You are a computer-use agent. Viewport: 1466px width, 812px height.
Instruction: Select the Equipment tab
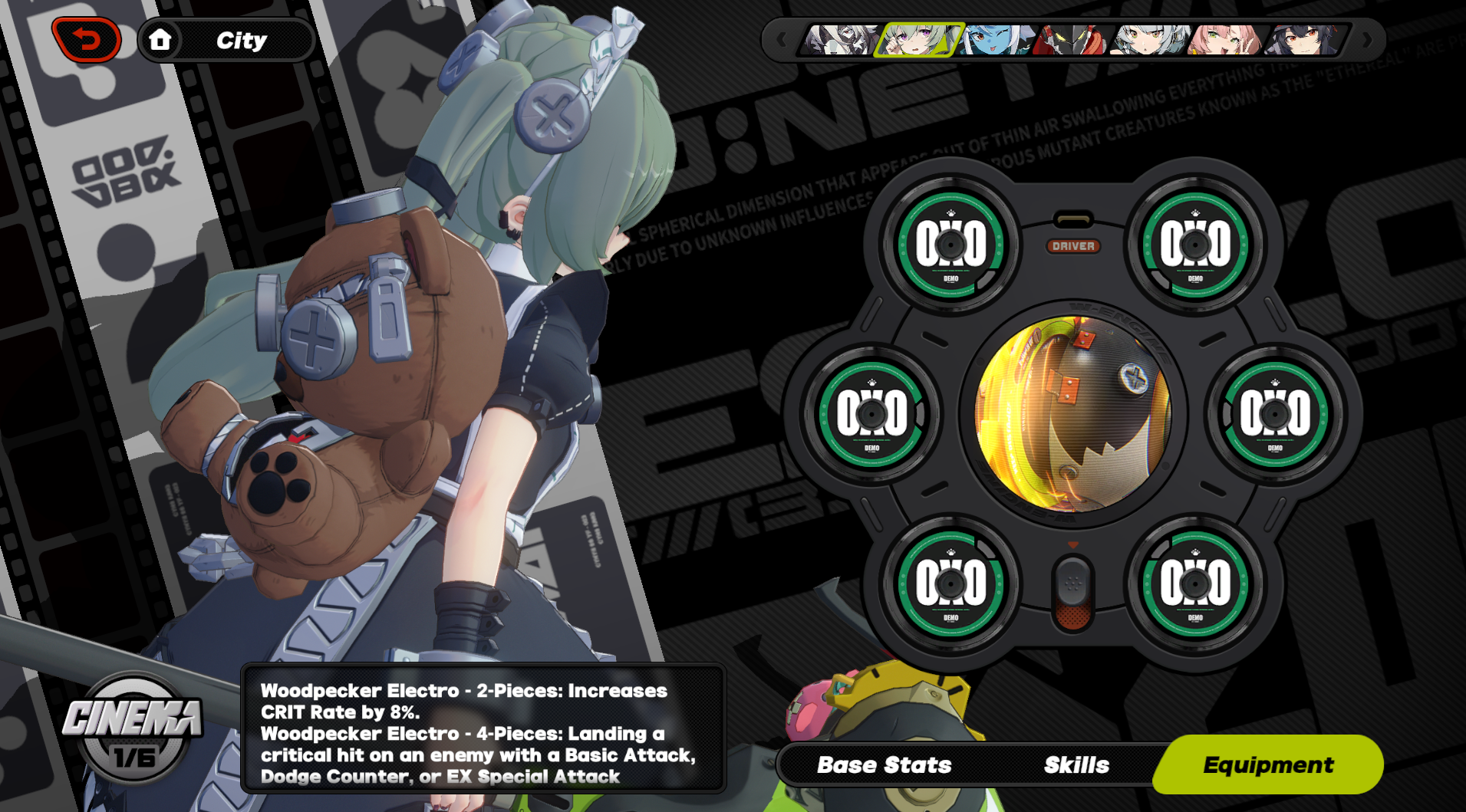tap(1268, 764)
